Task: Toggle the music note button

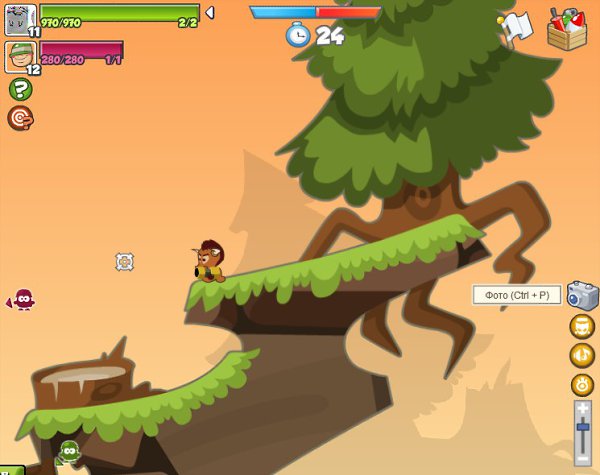Action: click(x=582, y=355)
